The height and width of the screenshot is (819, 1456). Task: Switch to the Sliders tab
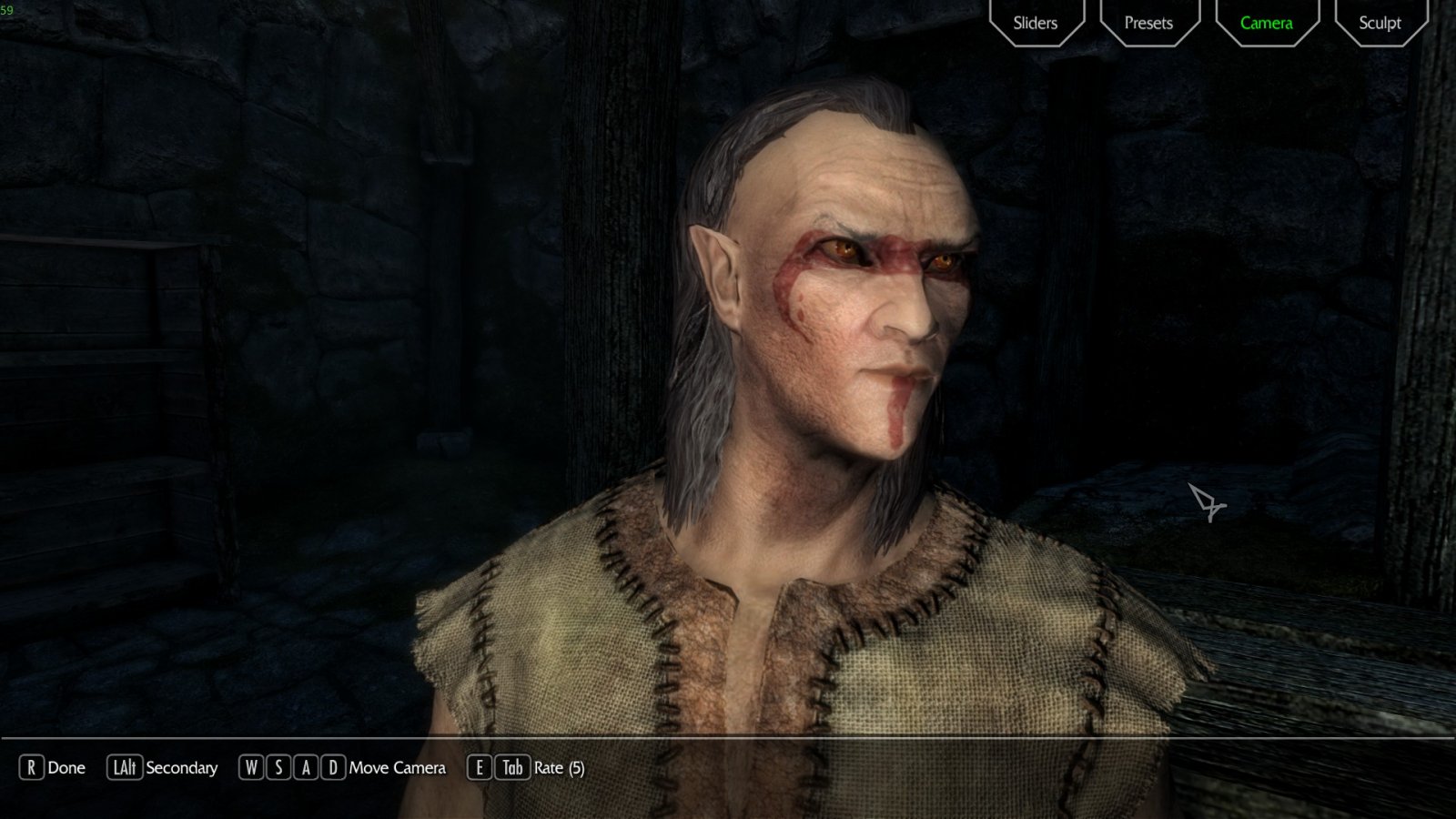(x=1035, y=23)
